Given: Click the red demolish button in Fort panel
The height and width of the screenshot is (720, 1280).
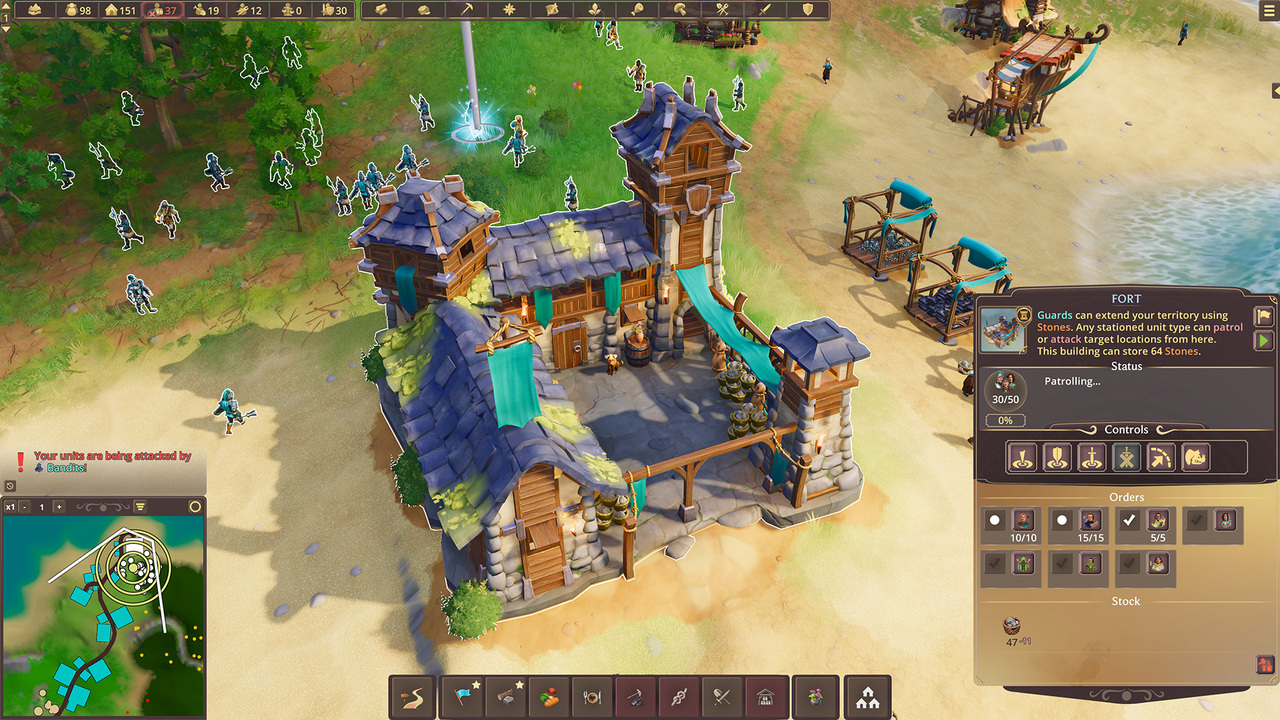Looking at the screenshot, I should (1264, 664).
